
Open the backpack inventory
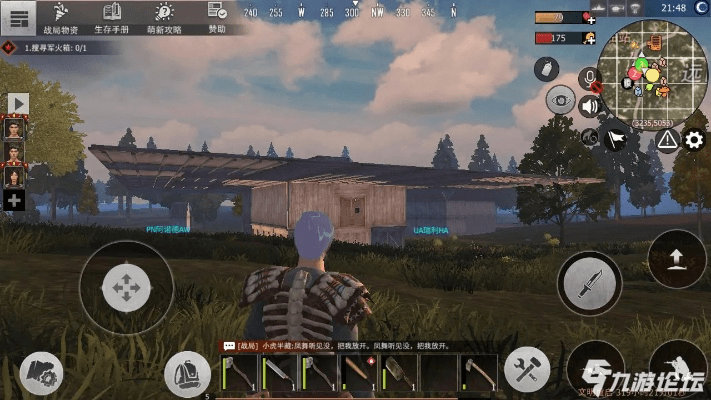tap(185, 373)
